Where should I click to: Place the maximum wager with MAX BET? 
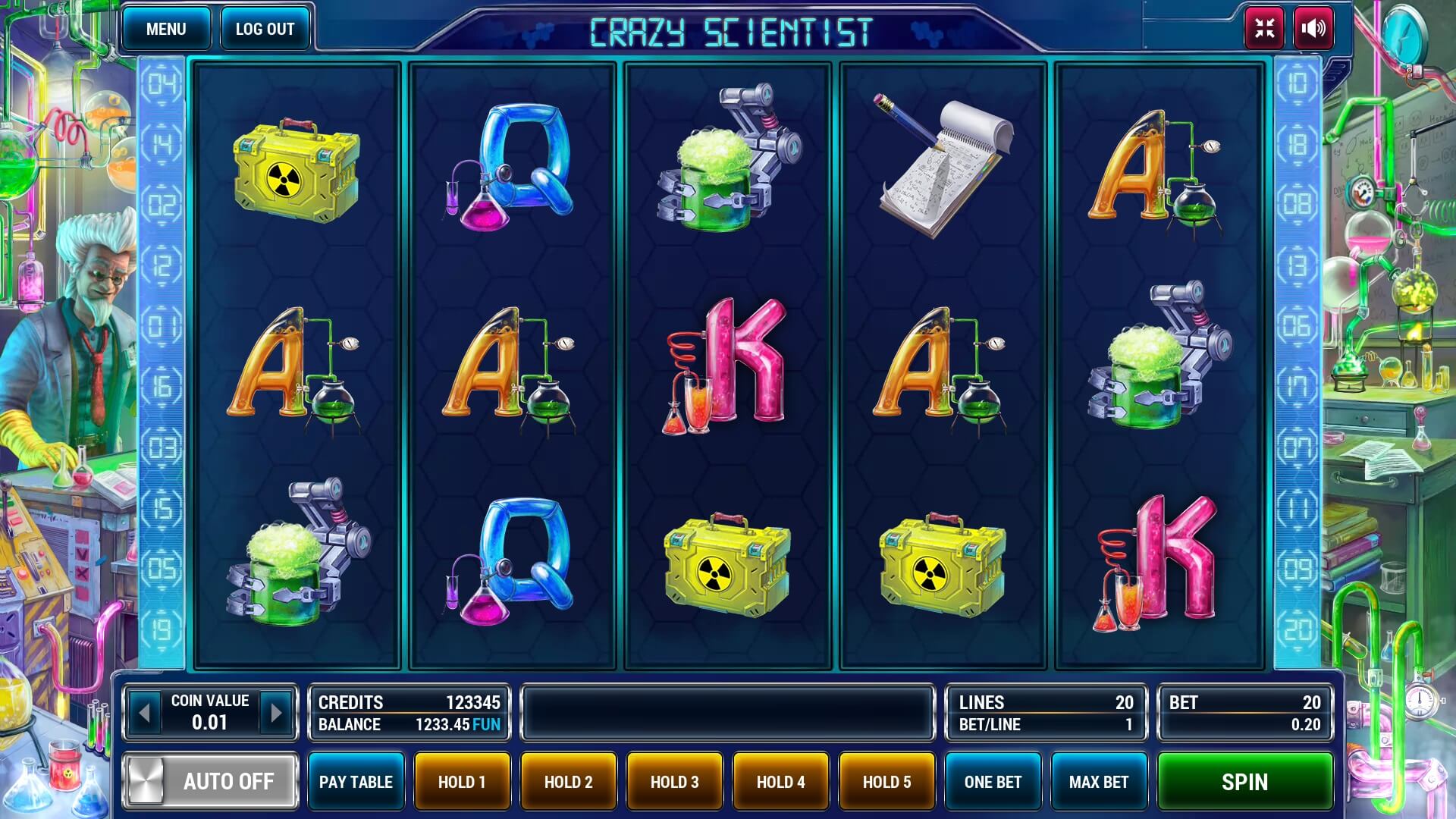[1098, 781]
